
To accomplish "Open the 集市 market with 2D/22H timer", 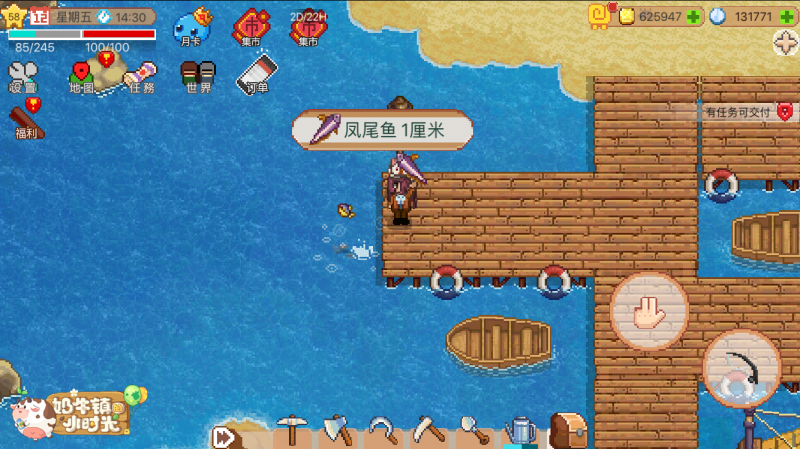I will [308, 29].
